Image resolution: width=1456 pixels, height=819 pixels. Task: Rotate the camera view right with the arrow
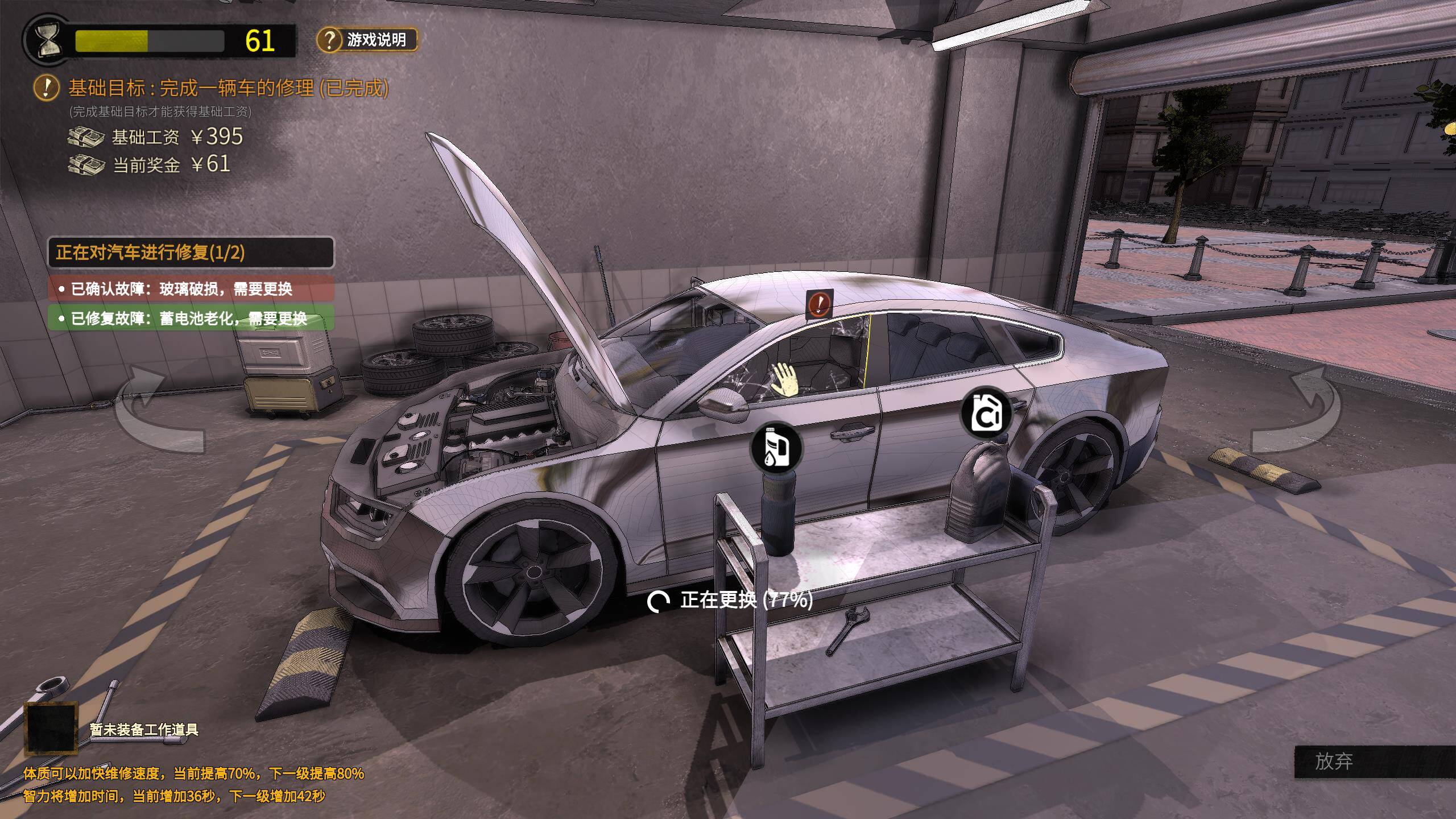[1298, 411]
